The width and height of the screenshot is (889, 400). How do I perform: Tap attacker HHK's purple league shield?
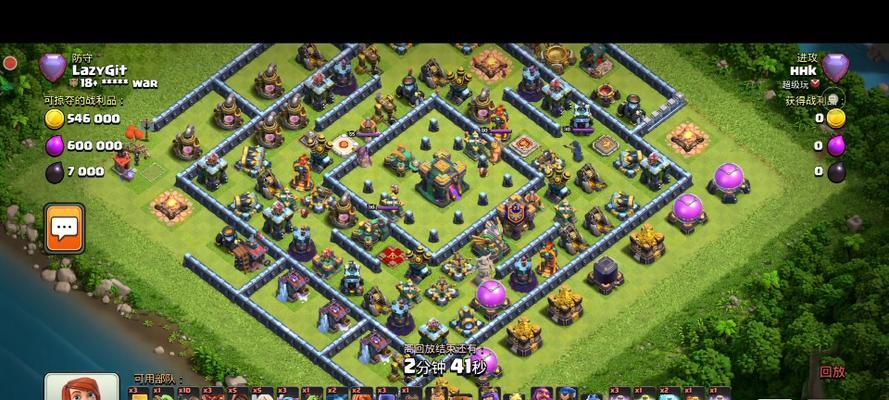pos(834,68)
